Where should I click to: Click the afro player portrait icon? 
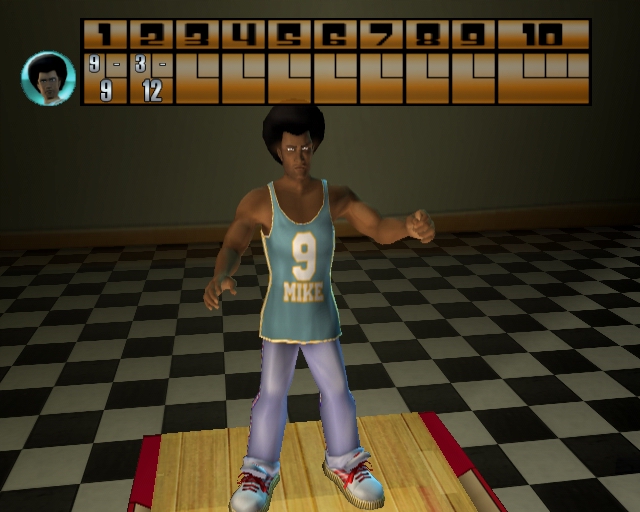point(48,78)
